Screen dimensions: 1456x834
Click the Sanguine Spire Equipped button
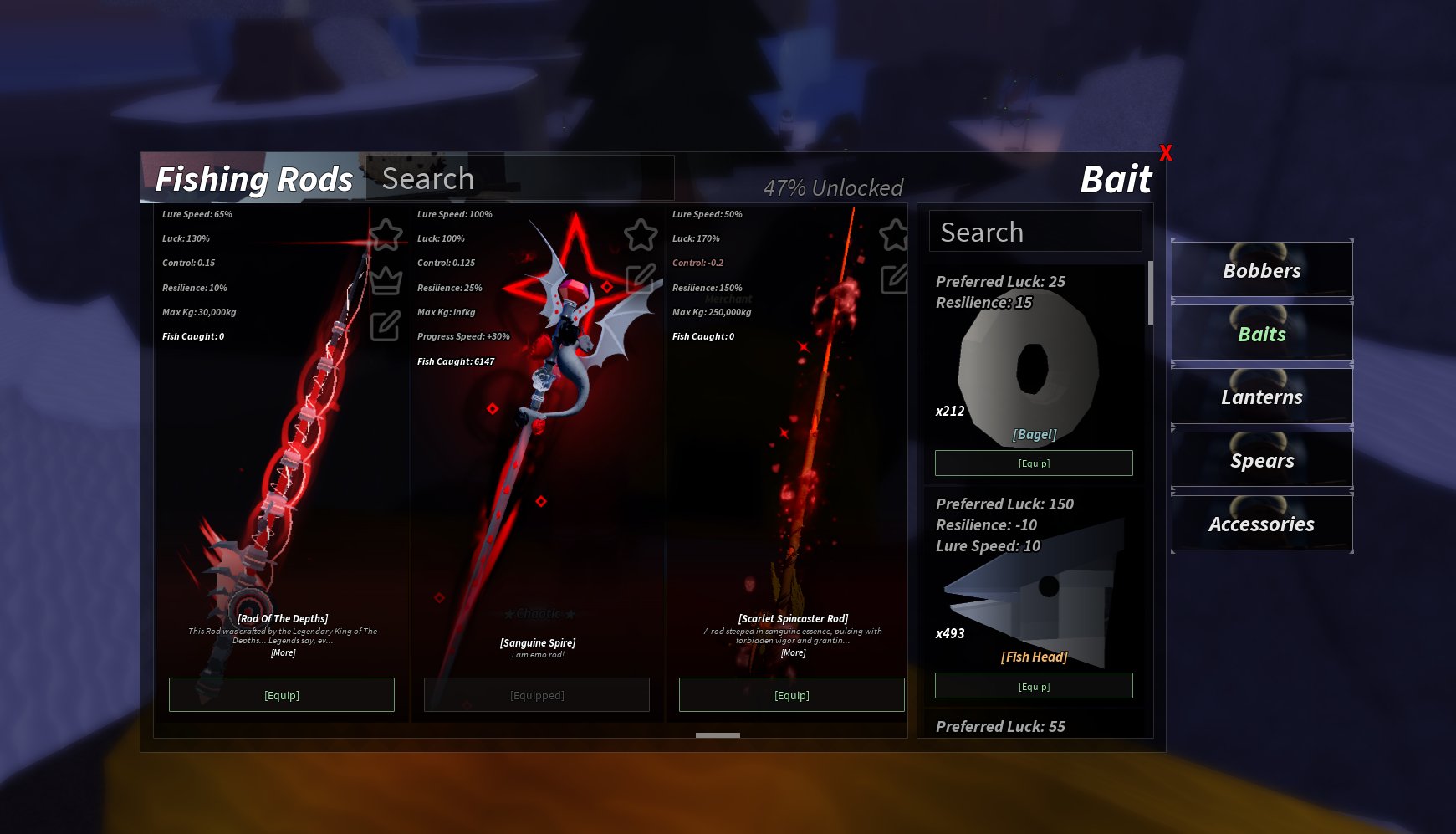[537, 695]
